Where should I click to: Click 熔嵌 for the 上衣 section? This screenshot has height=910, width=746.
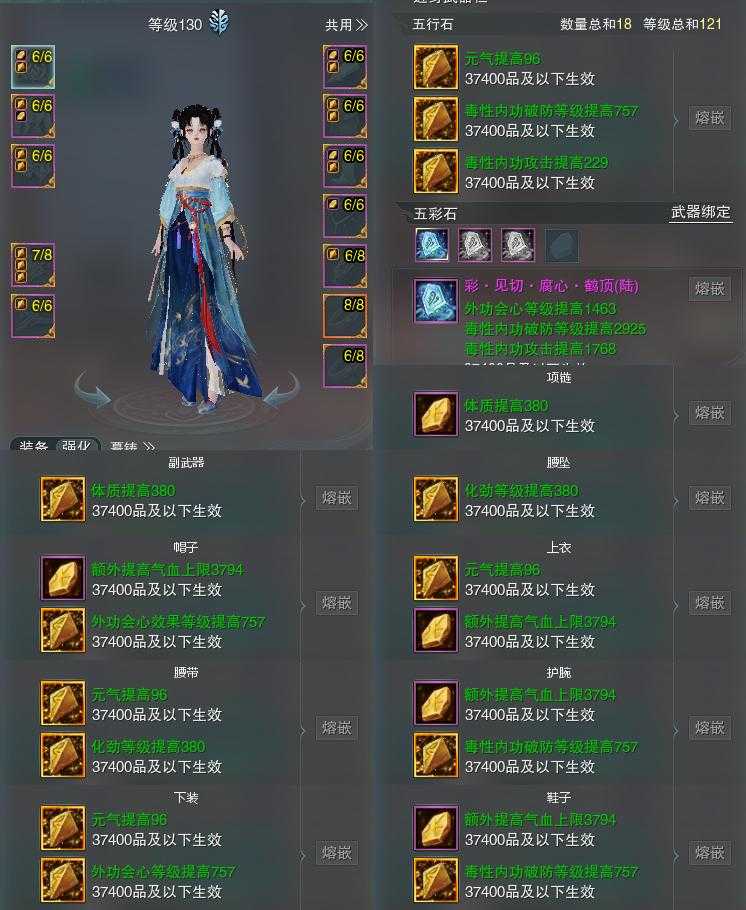[x=709, y=603]
